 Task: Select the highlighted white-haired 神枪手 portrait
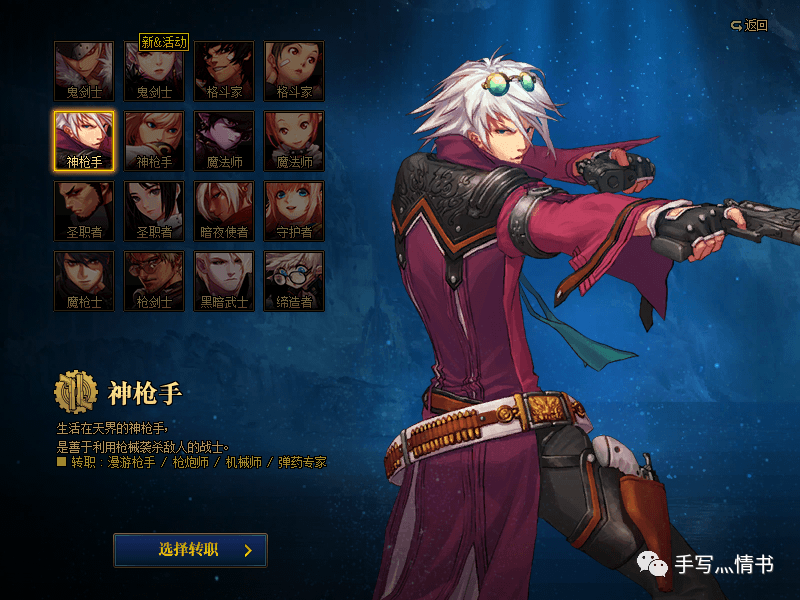coord(84,141)
